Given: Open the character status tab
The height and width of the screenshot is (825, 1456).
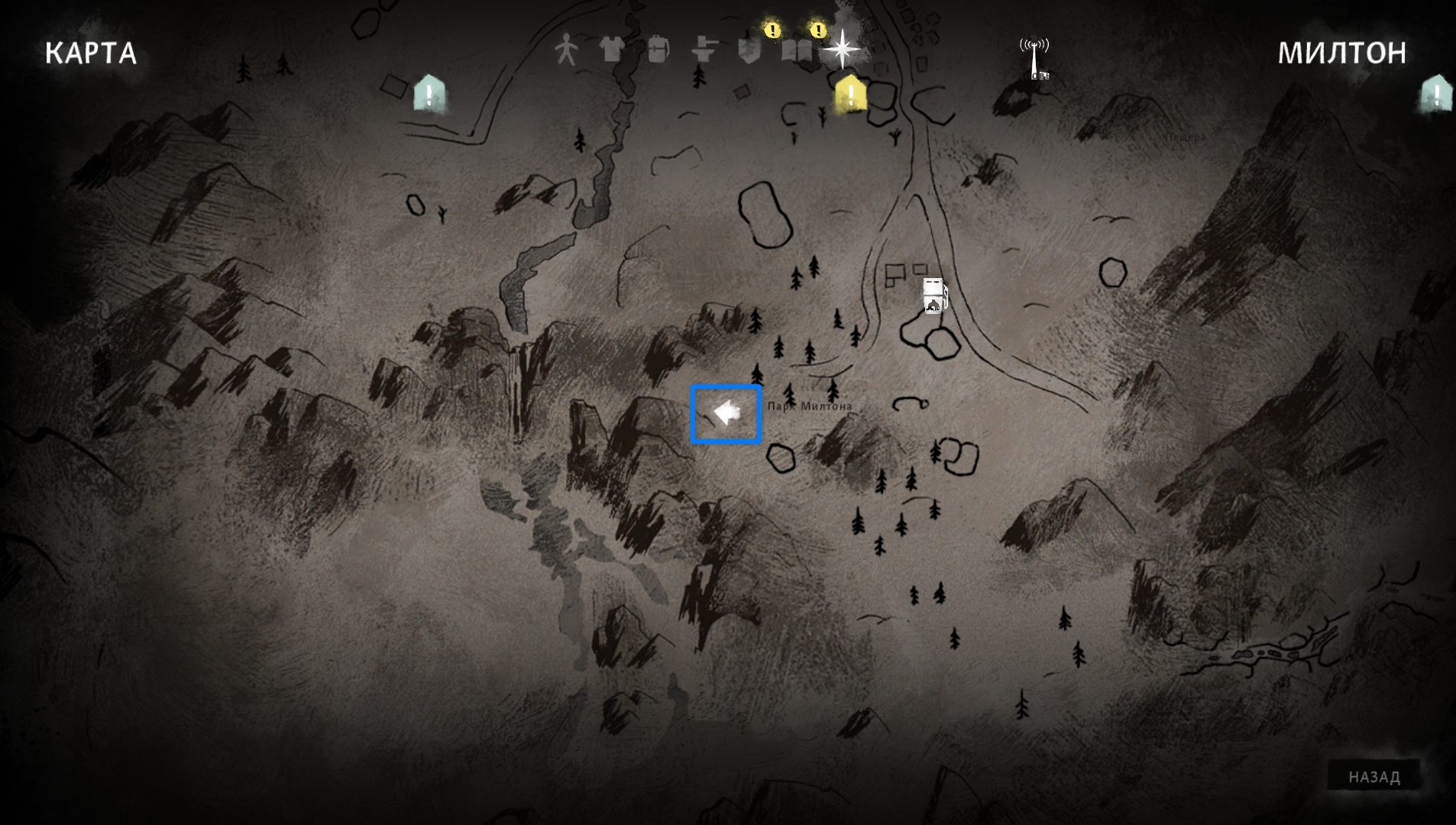Looking at the screenshot, I should tap(566, 50).
